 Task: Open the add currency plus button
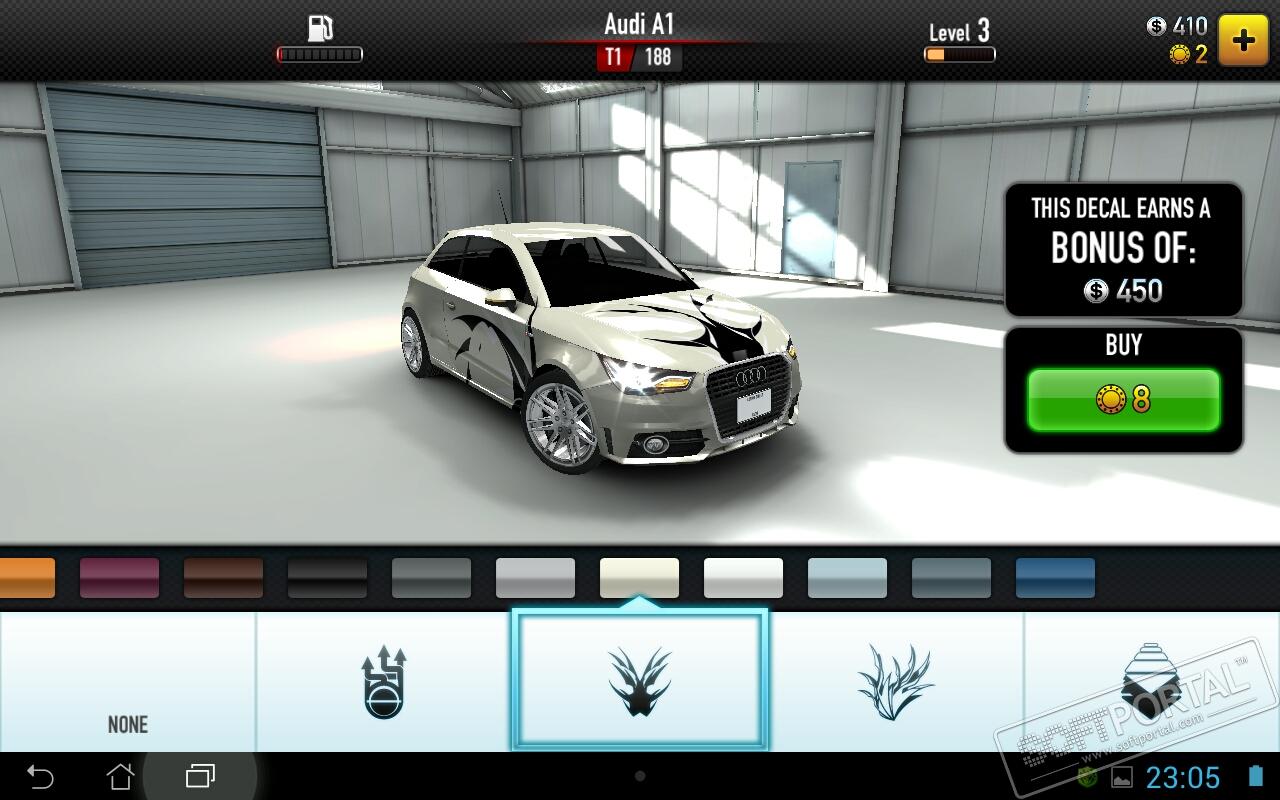(x=1243, y=40)
